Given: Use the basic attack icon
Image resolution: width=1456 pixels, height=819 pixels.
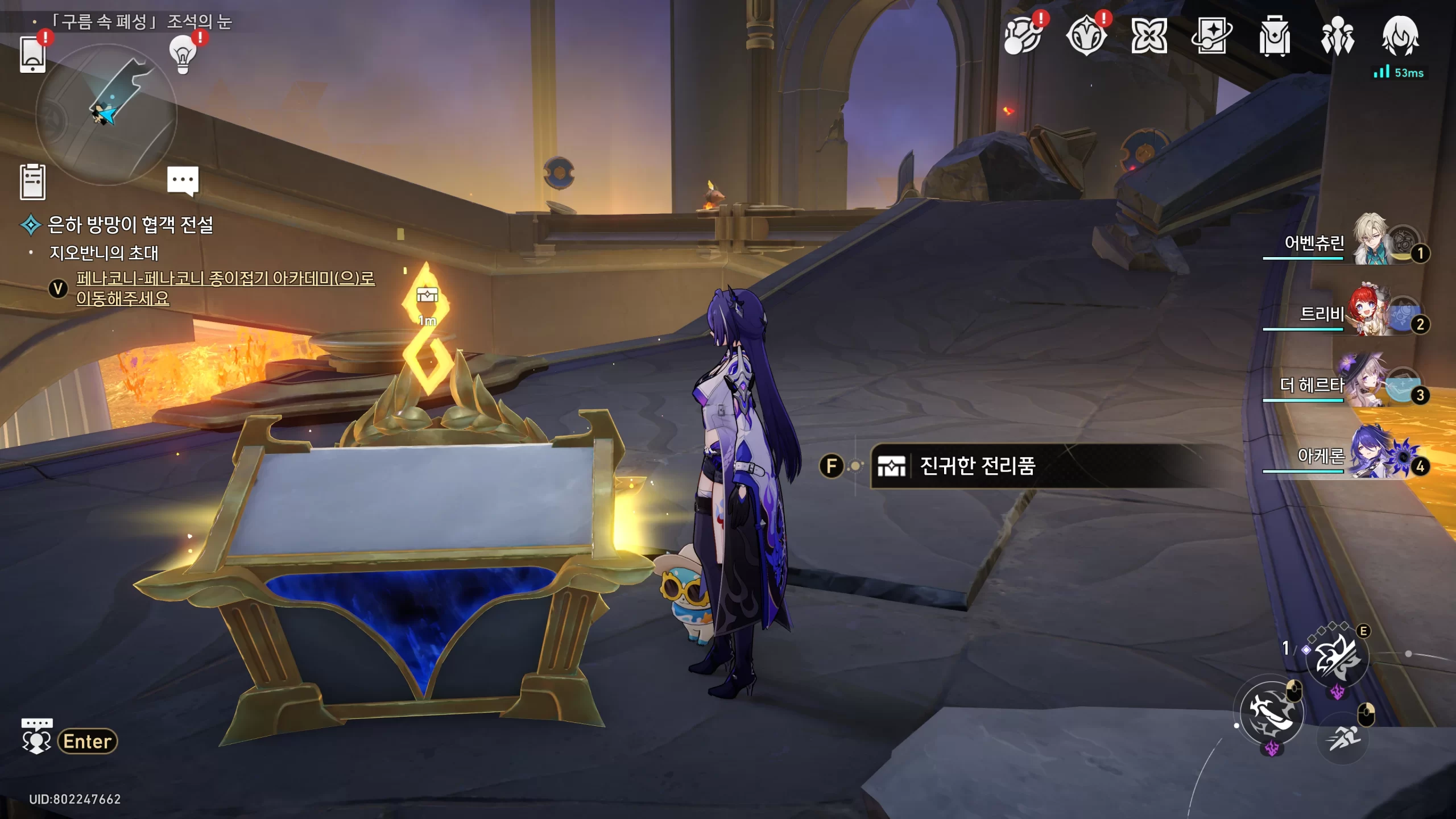Looking at the screenshot, I should point(1272,712).
